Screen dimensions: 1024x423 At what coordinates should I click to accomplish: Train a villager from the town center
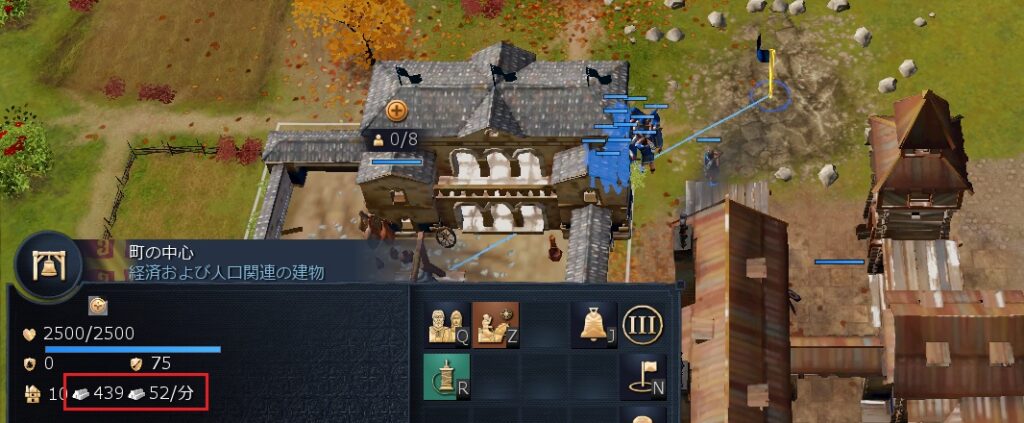point(445,325)
